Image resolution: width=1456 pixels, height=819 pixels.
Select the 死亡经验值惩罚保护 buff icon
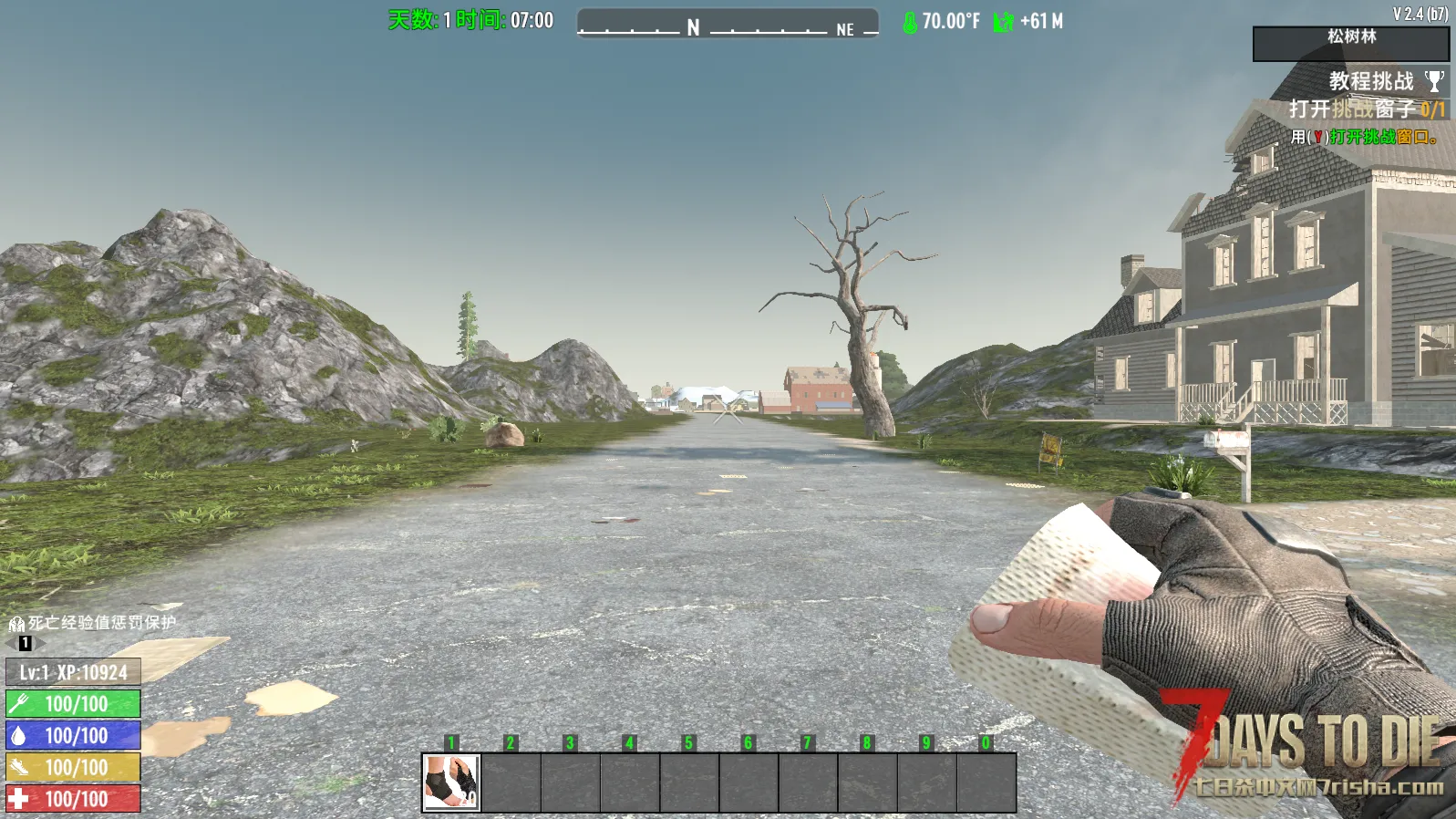[x=16, y=624]
